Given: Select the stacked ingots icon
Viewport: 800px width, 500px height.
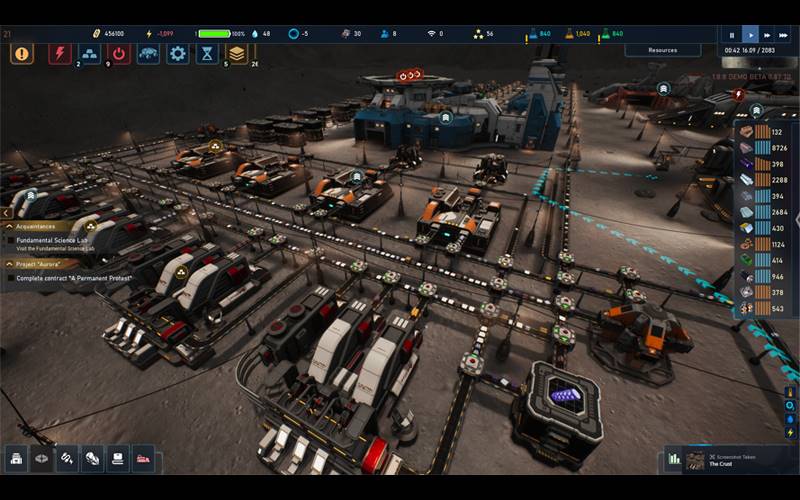Looking at the screenshot, I should click(90, 54).
